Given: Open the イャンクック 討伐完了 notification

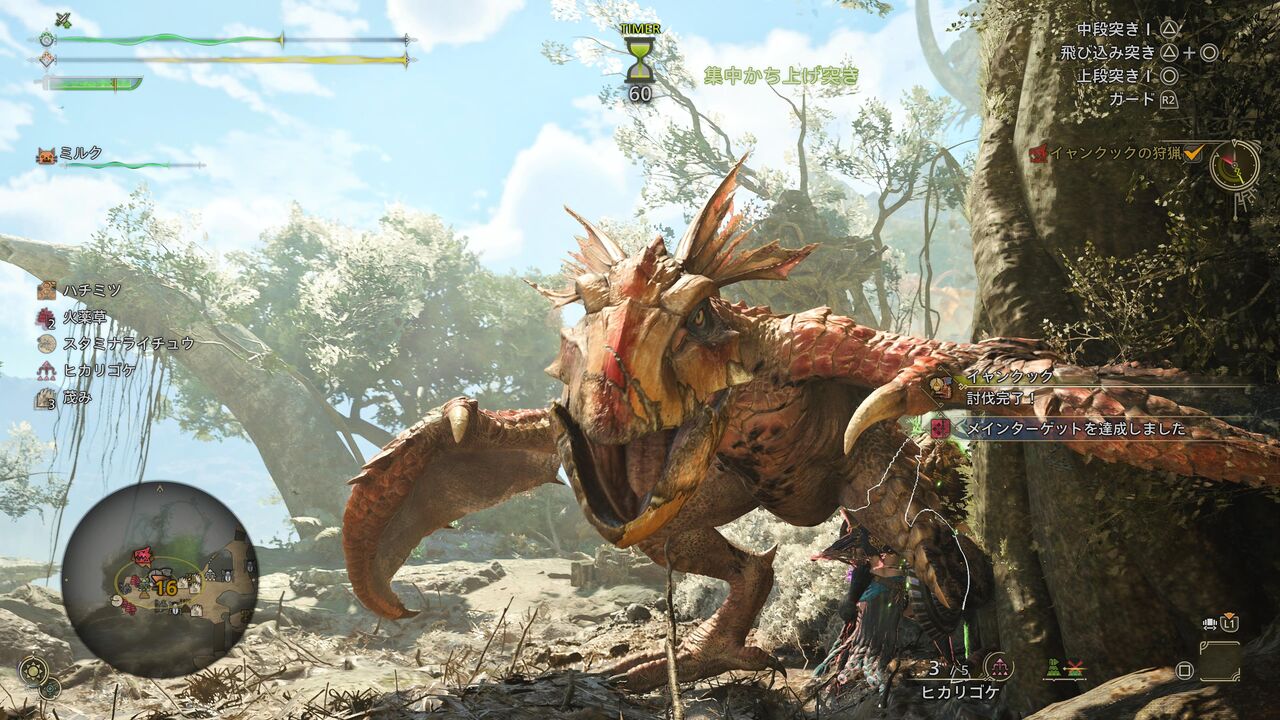Looking at the screenshot, I should 1010,386.
